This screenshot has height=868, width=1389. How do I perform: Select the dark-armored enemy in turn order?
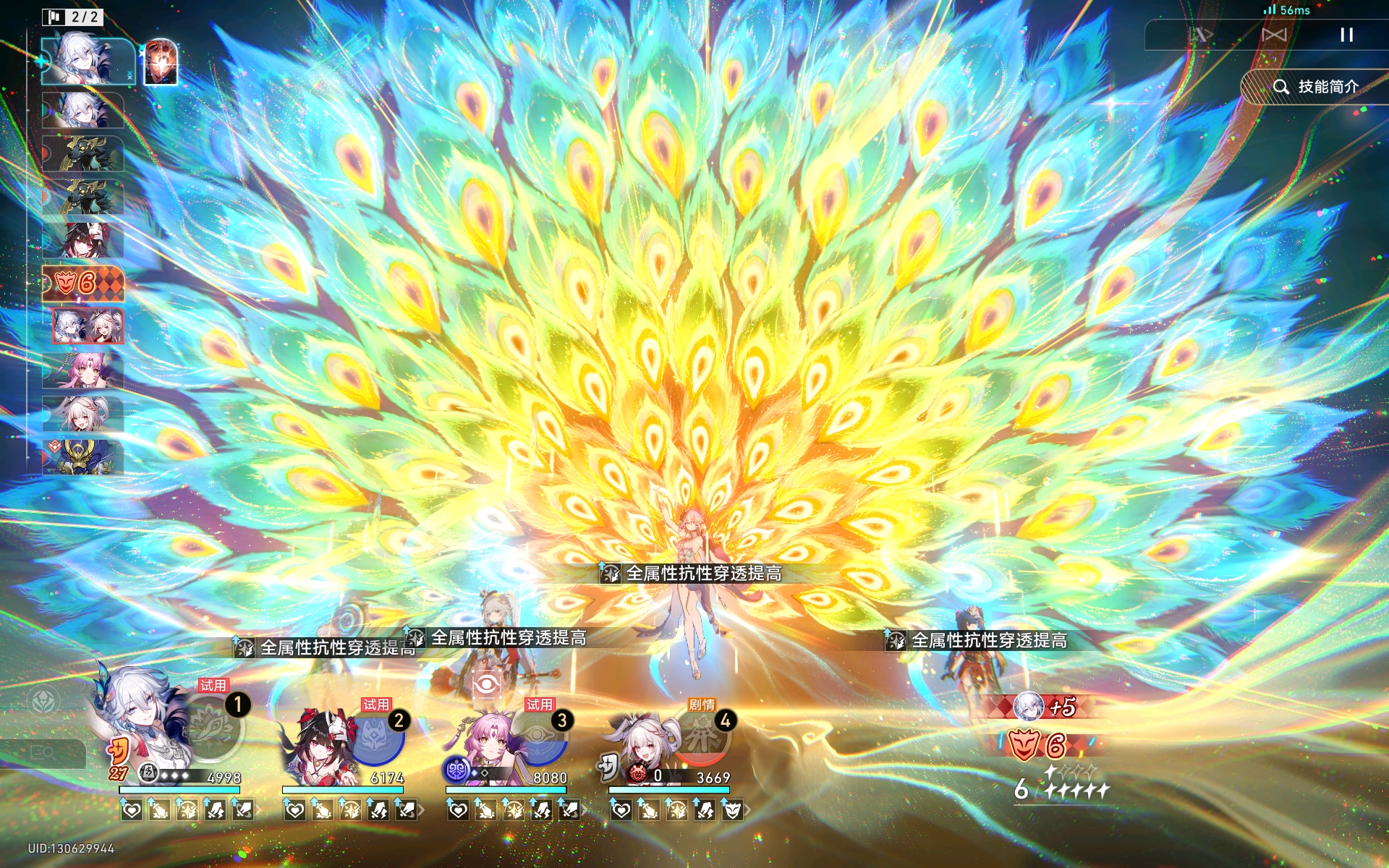(83, 153)
